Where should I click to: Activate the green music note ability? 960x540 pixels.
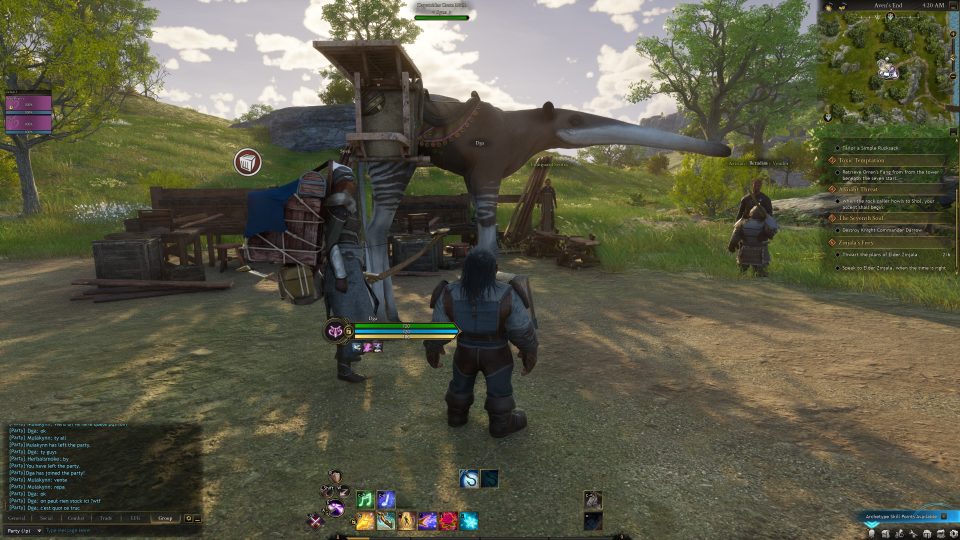point(365,499)
